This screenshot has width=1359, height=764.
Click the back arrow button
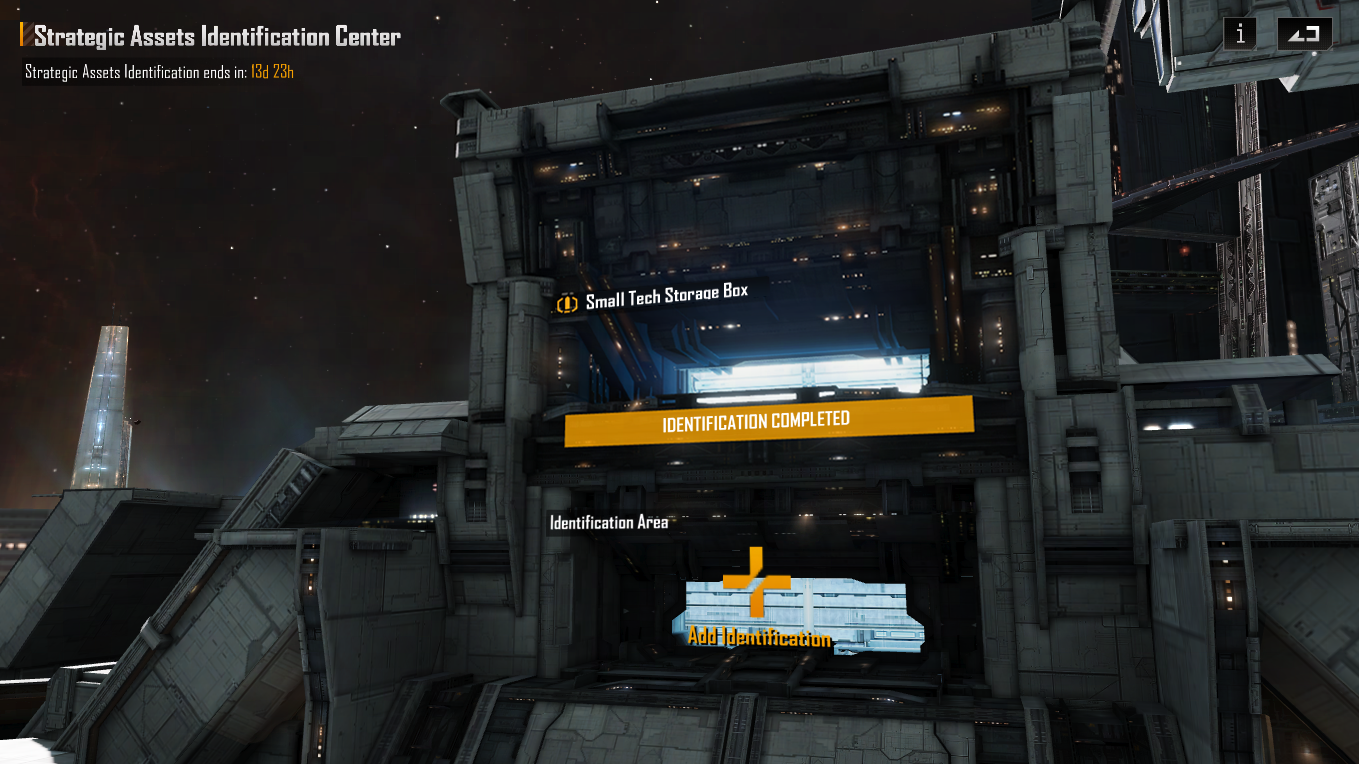click(x=1304, y=34)
